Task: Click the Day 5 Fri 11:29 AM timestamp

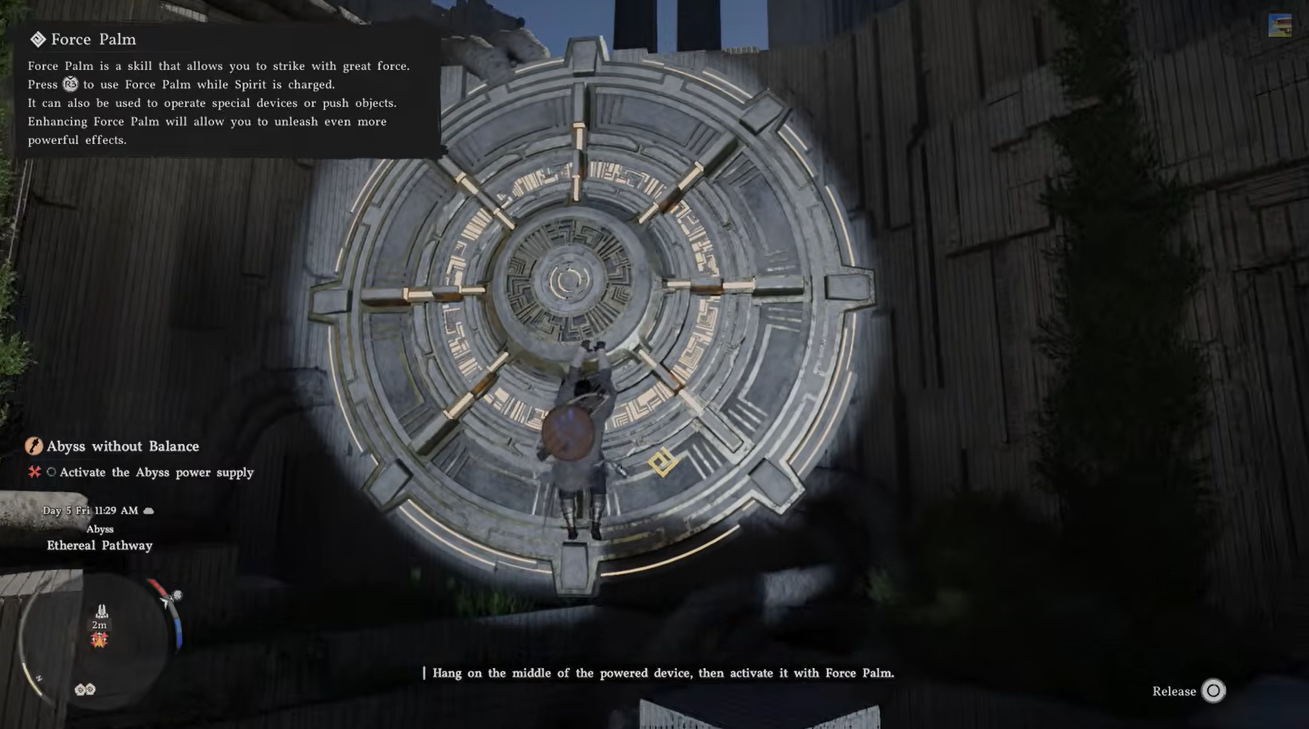Action: click(90, 508)
